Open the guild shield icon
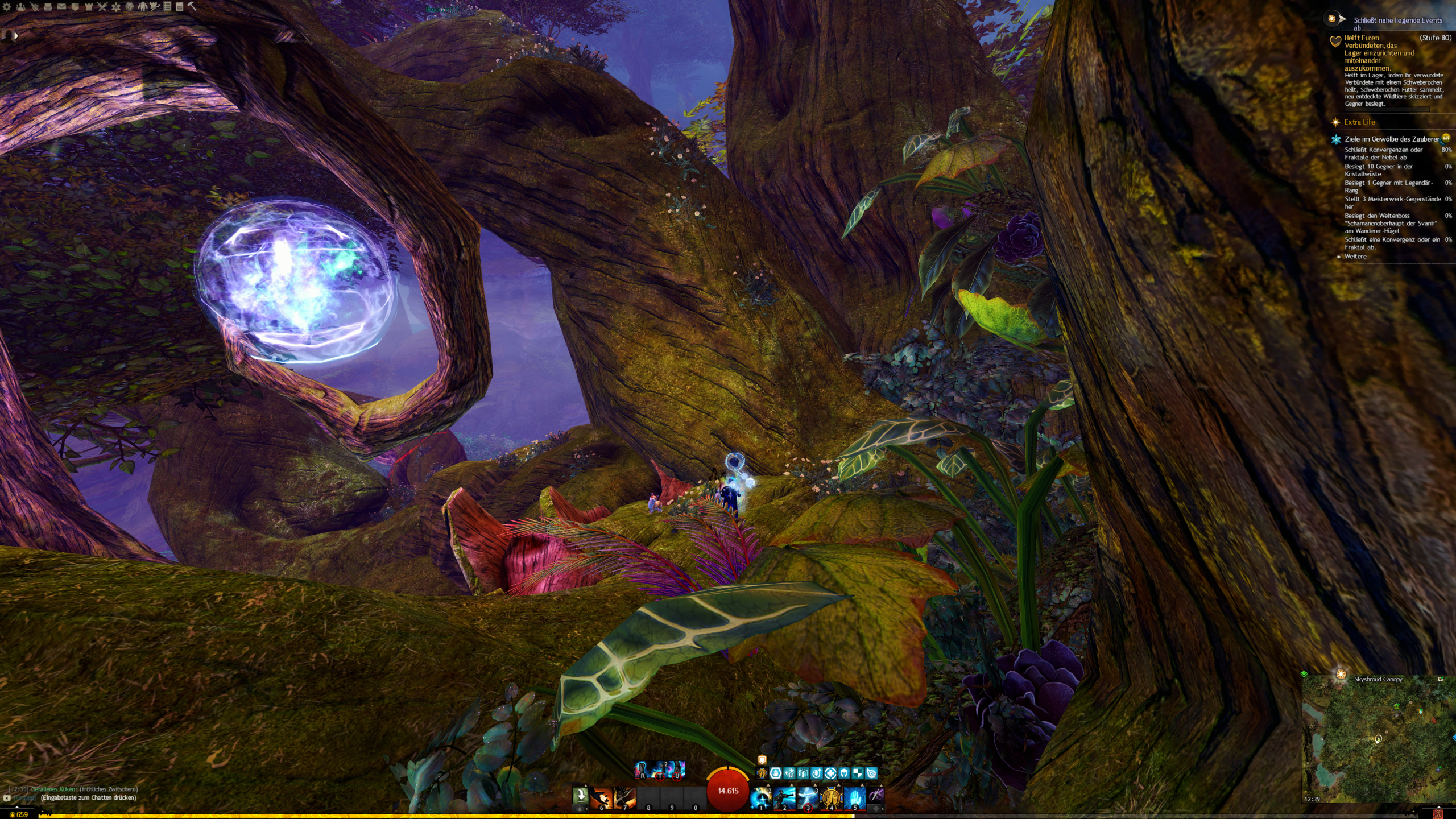The image size is (1456, 819). coord(75,7)
